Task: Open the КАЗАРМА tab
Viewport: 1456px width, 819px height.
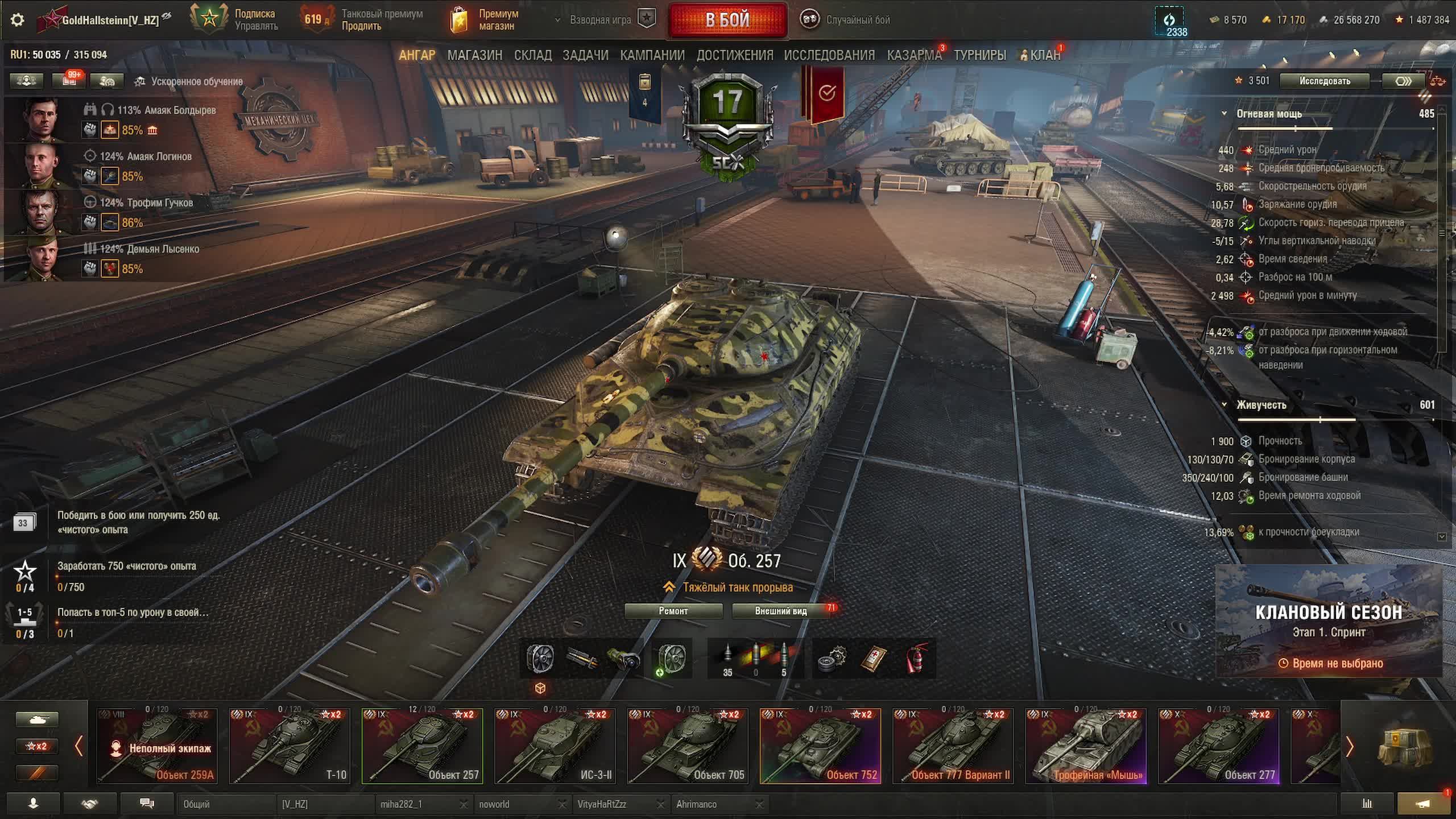Action: [914, 55]
